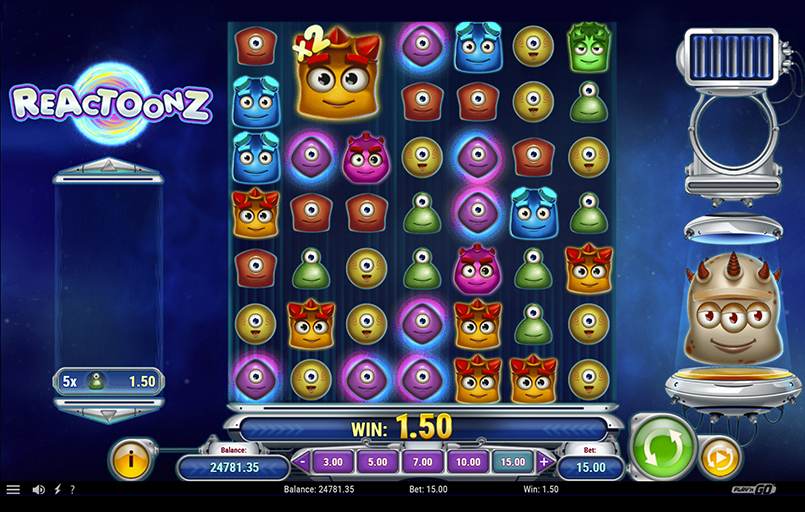Choose the 5.00 bet option
The width and height of the screenshot is (805, 512).
click(x=377, y=462)
